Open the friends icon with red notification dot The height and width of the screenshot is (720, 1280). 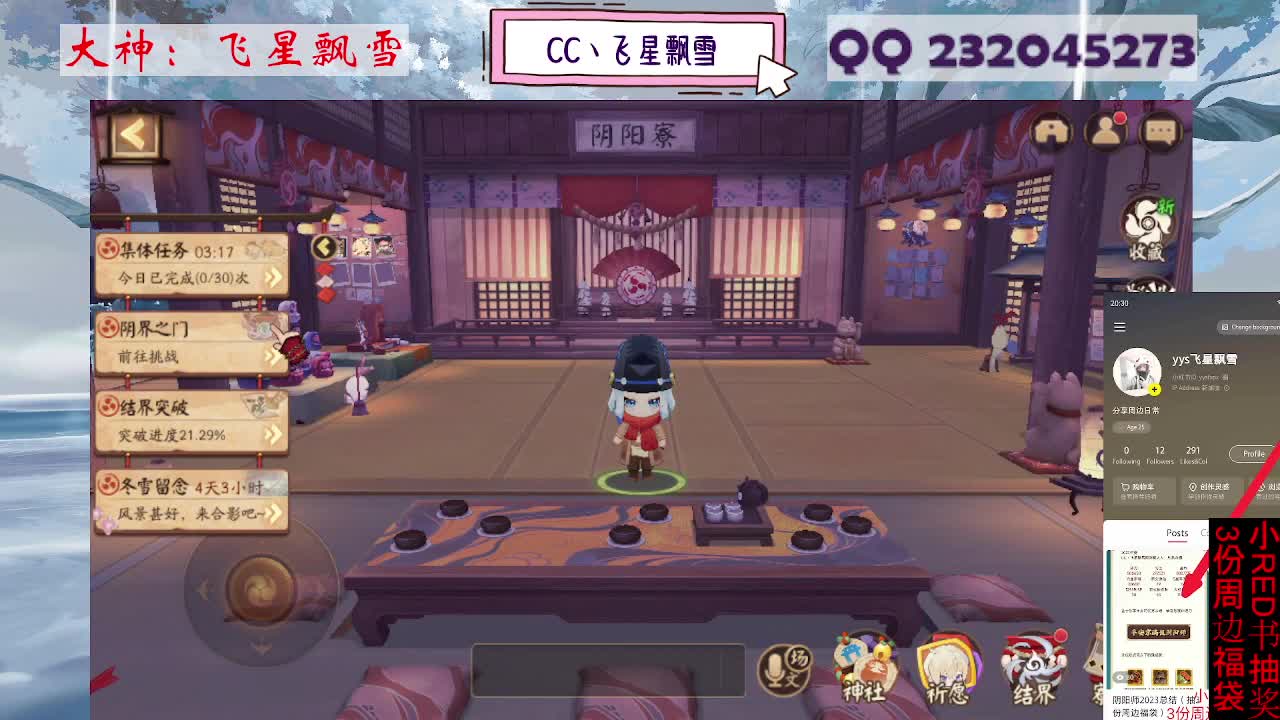[x=1104, y=131]
